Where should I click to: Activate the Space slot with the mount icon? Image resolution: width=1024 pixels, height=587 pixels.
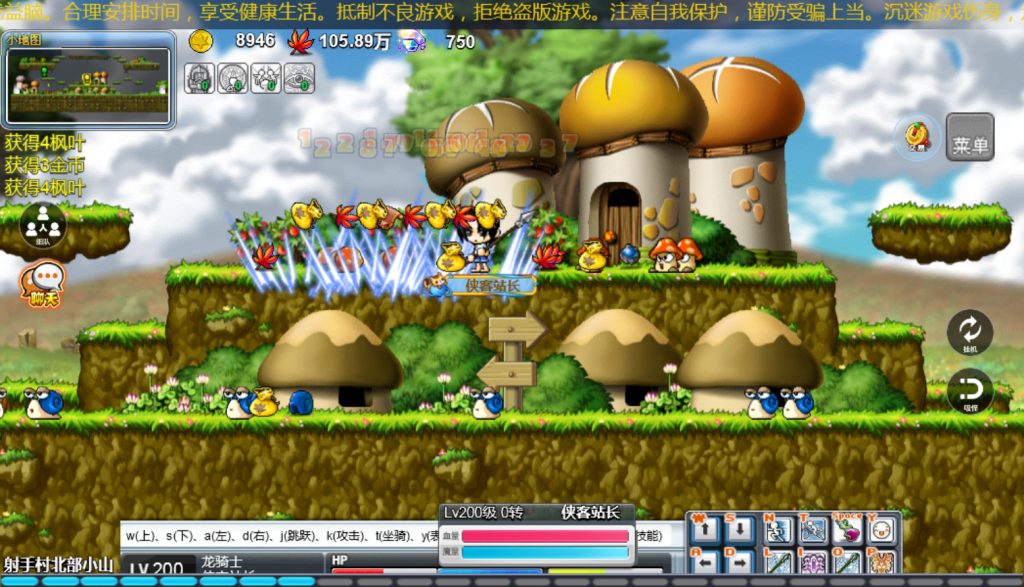click(847, 530)
